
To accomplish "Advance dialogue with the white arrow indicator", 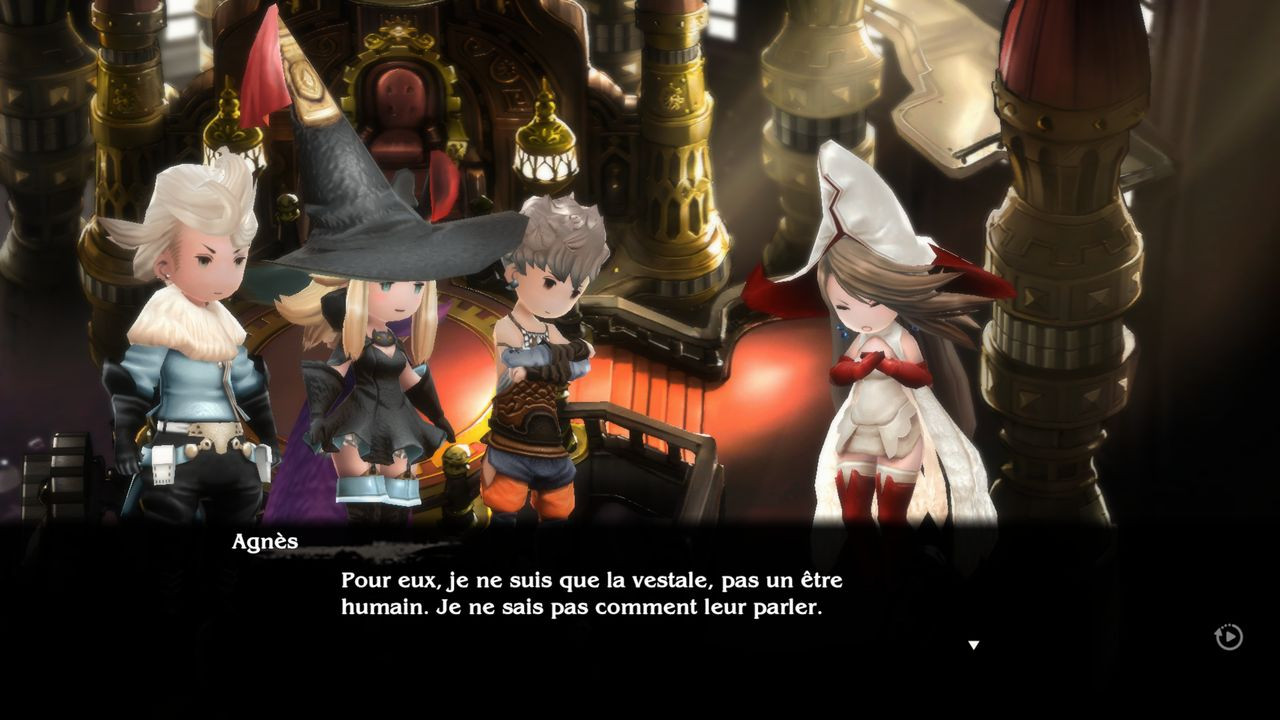I will [973, 645].
